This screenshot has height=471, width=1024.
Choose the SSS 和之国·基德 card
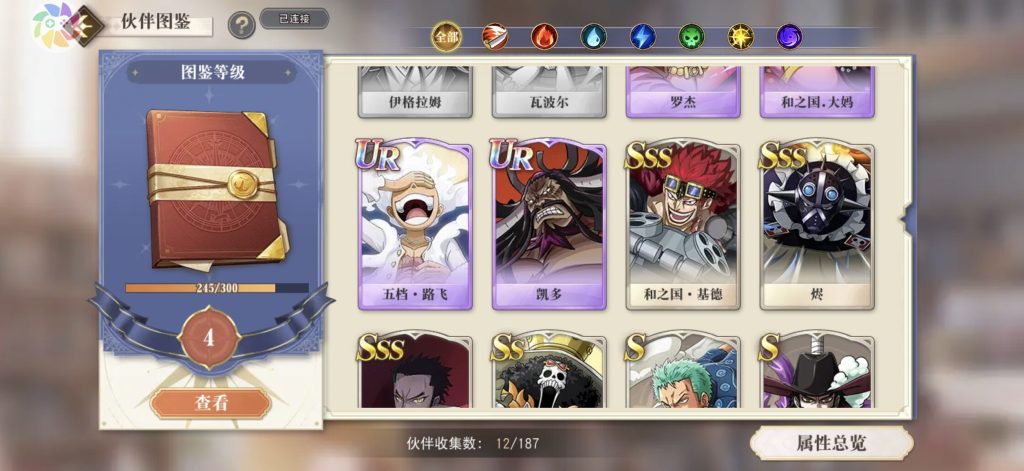pos(684,226)
